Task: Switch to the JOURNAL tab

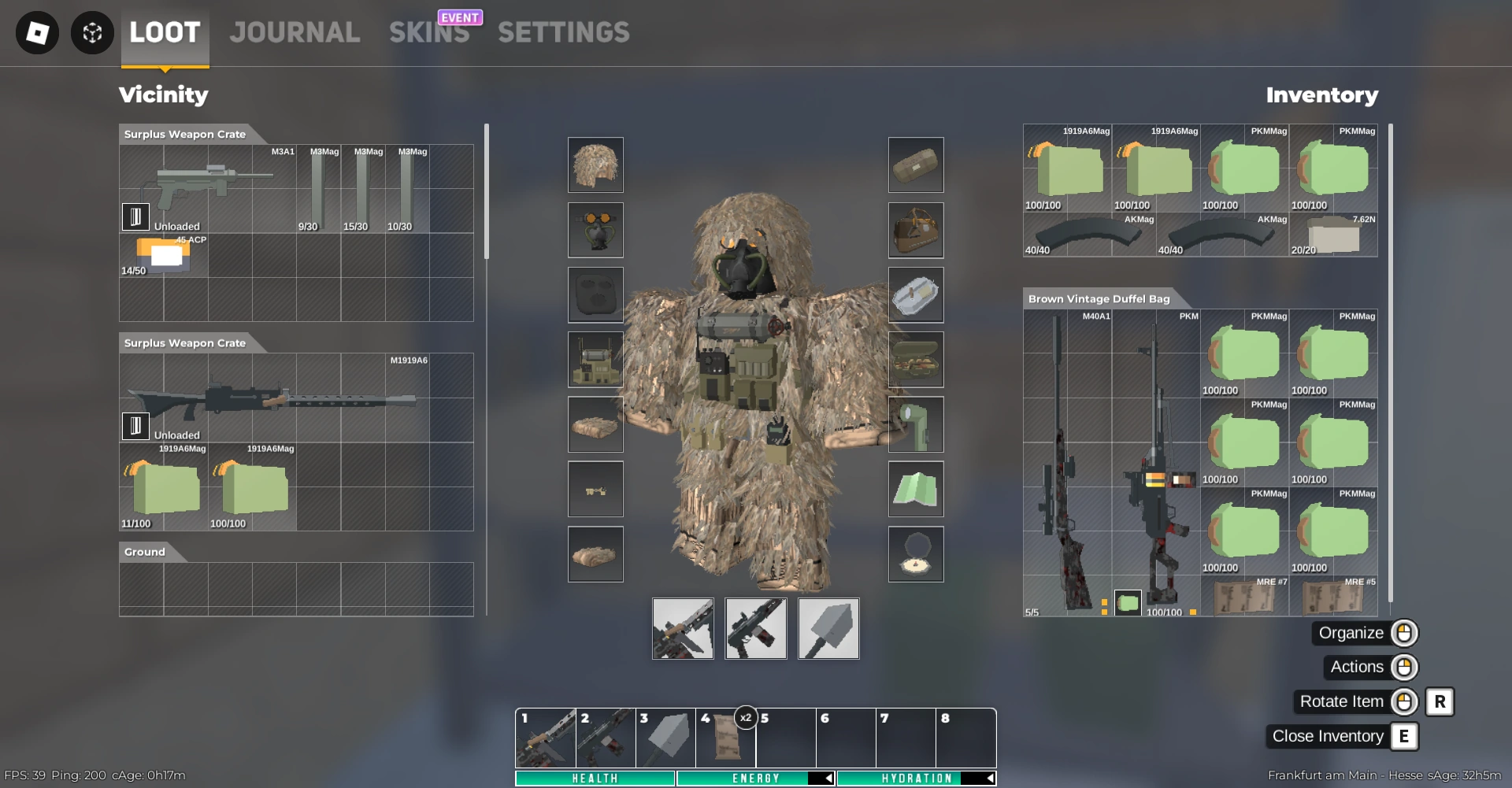Action: pyautogui.click(x=295, y=33)
